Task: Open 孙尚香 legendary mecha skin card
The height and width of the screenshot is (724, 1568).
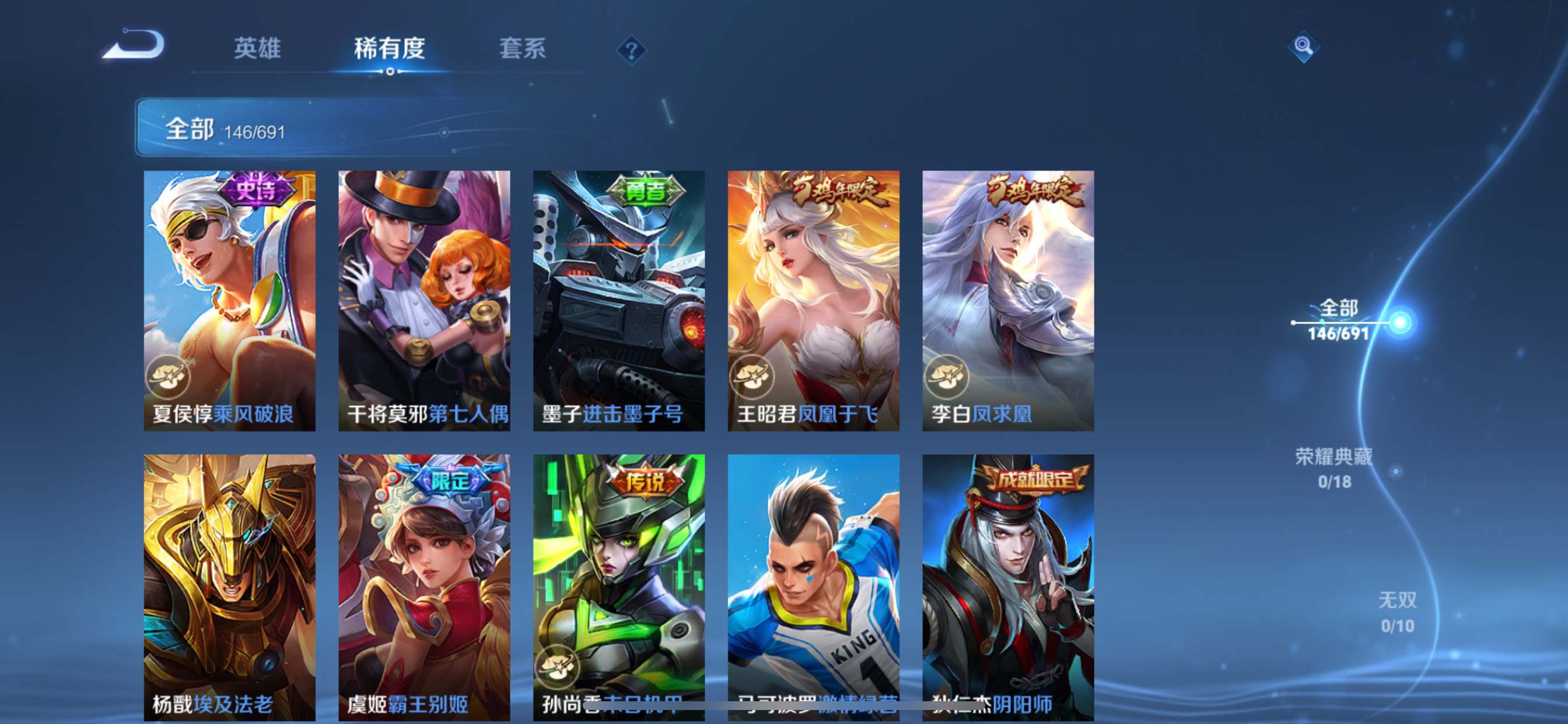Action: pyautogui.click(x=619, y=586)
